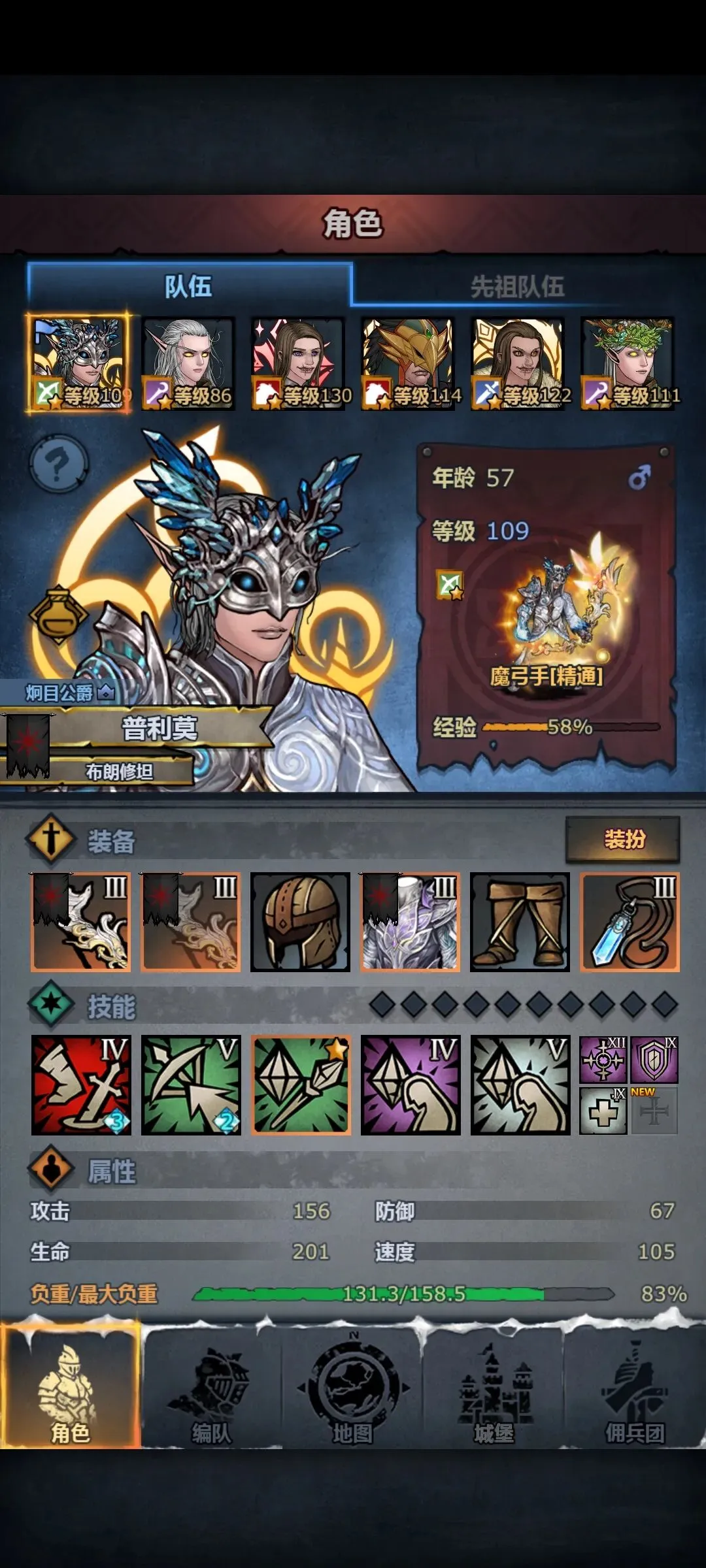Image resolution: width=706 pixels, height=1568 pixels.
Task: Select the level 122 party member portrait
Action: 518,363
